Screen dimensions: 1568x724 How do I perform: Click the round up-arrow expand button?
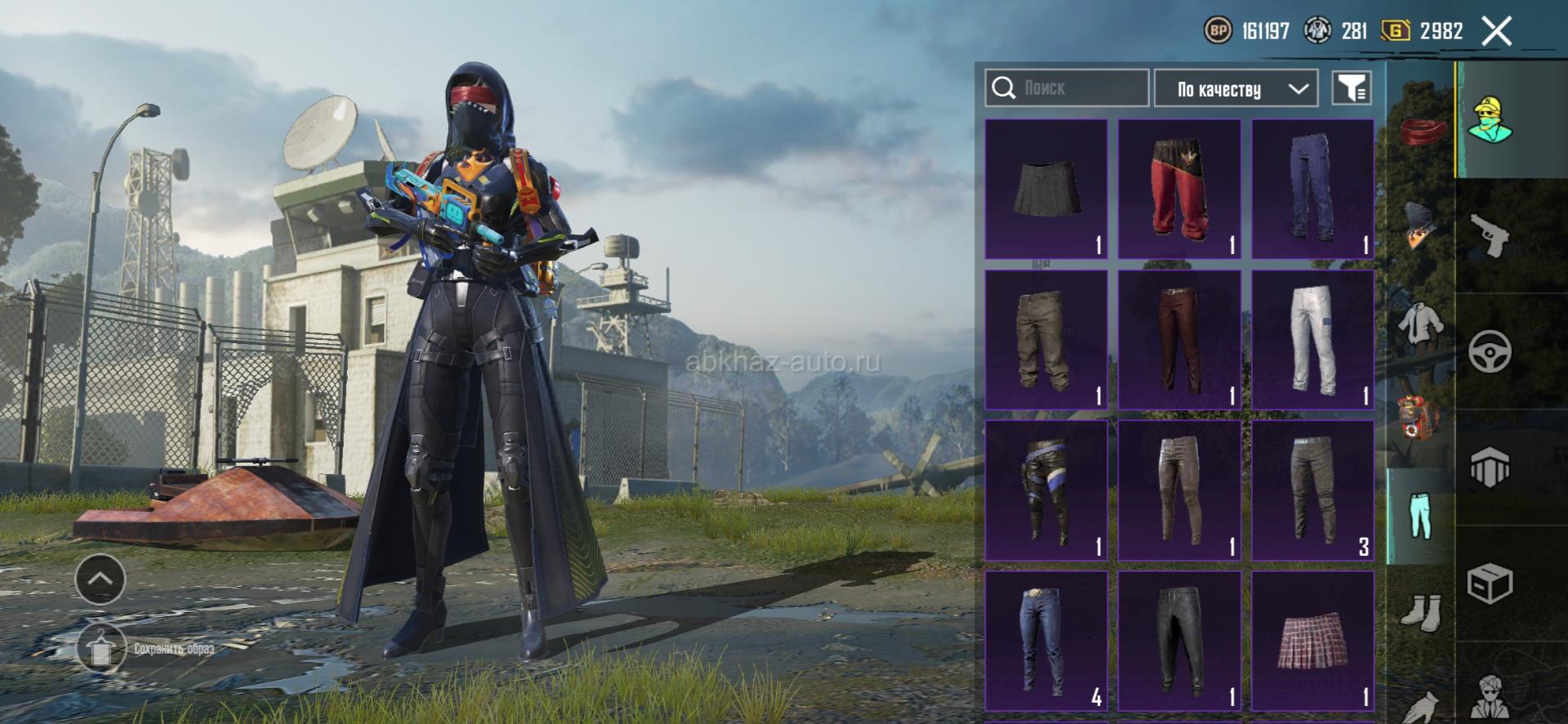tap(100, 579)
